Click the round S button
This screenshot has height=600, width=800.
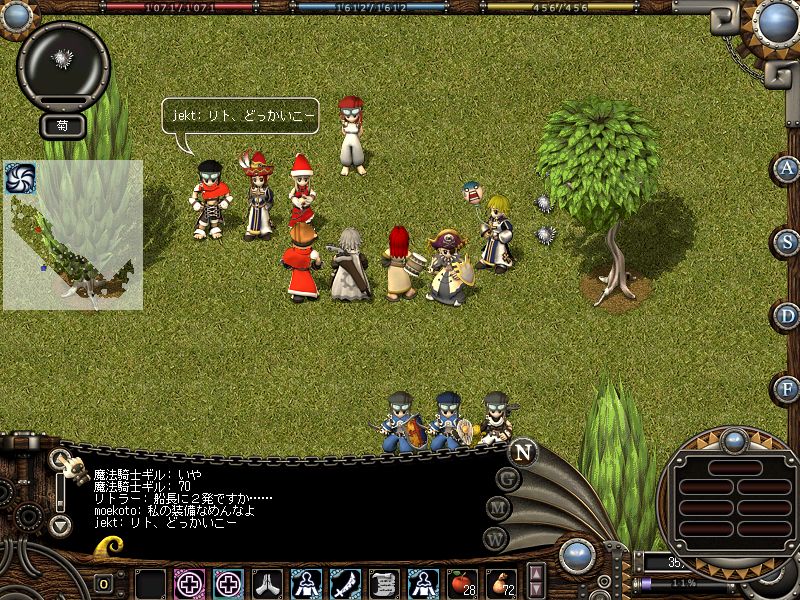point(787,242)
